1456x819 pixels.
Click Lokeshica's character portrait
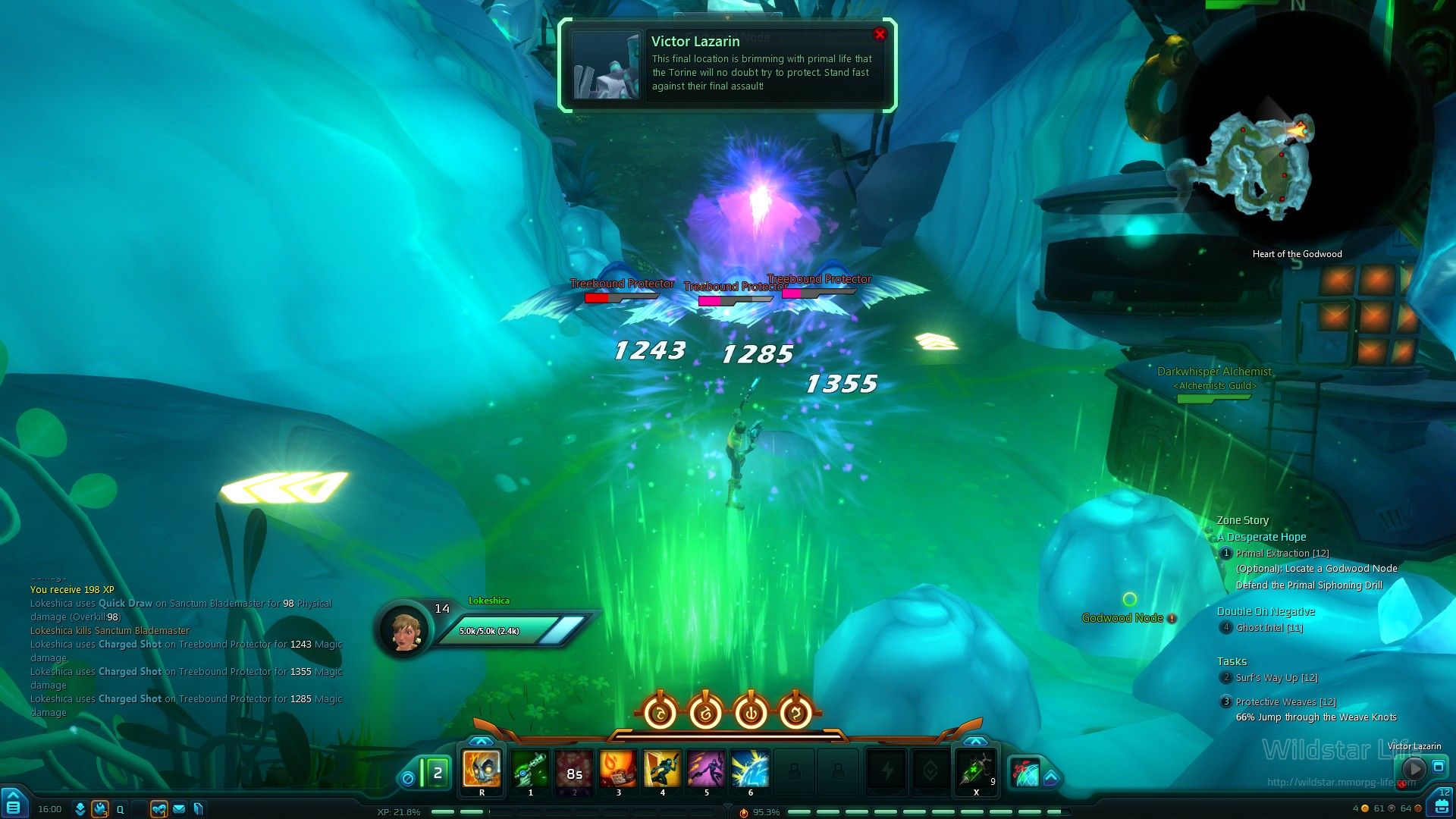[406, 629]
